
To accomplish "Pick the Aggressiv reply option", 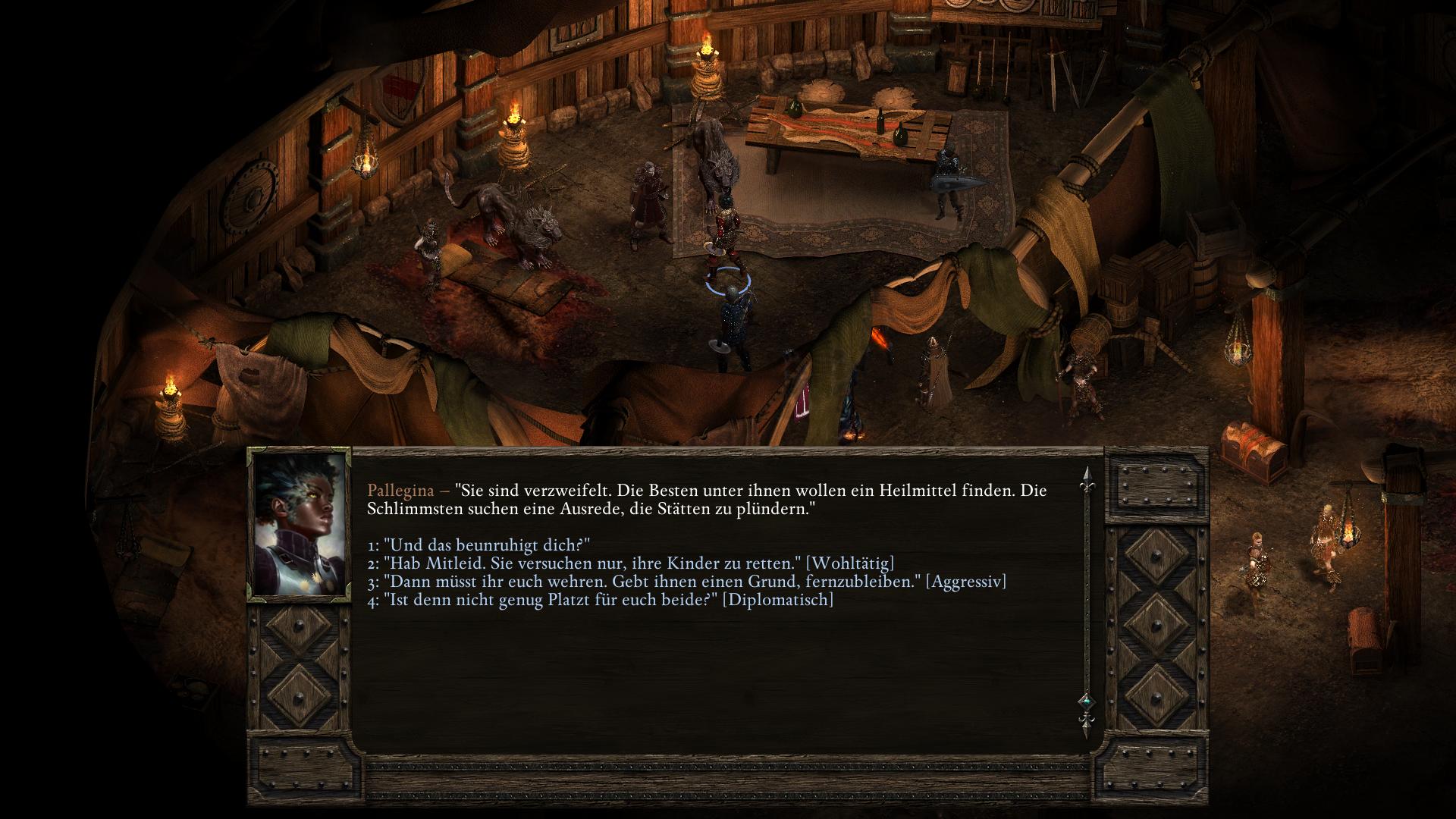I will 687,582.
